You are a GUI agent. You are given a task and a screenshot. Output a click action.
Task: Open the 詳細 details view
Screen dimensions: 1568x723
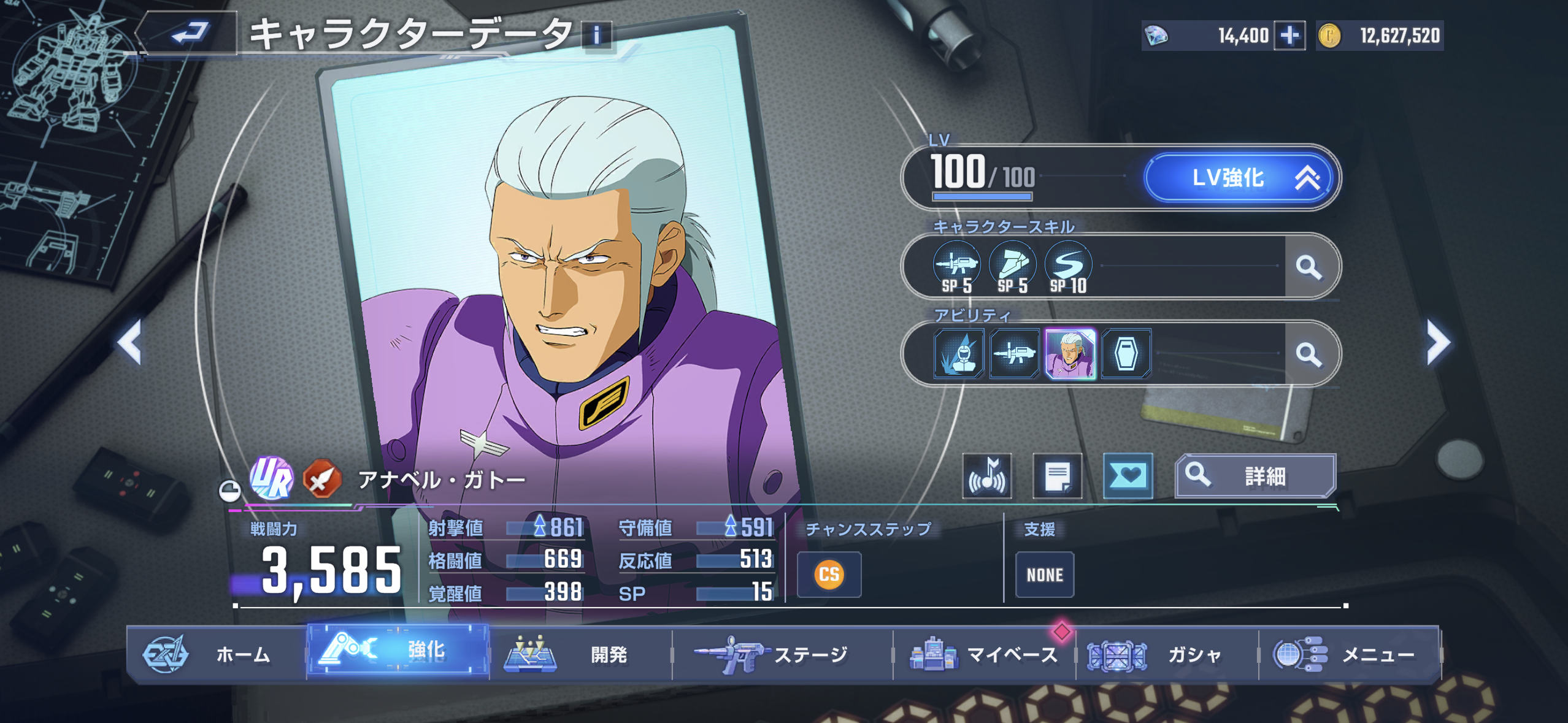pos(1255,476)
